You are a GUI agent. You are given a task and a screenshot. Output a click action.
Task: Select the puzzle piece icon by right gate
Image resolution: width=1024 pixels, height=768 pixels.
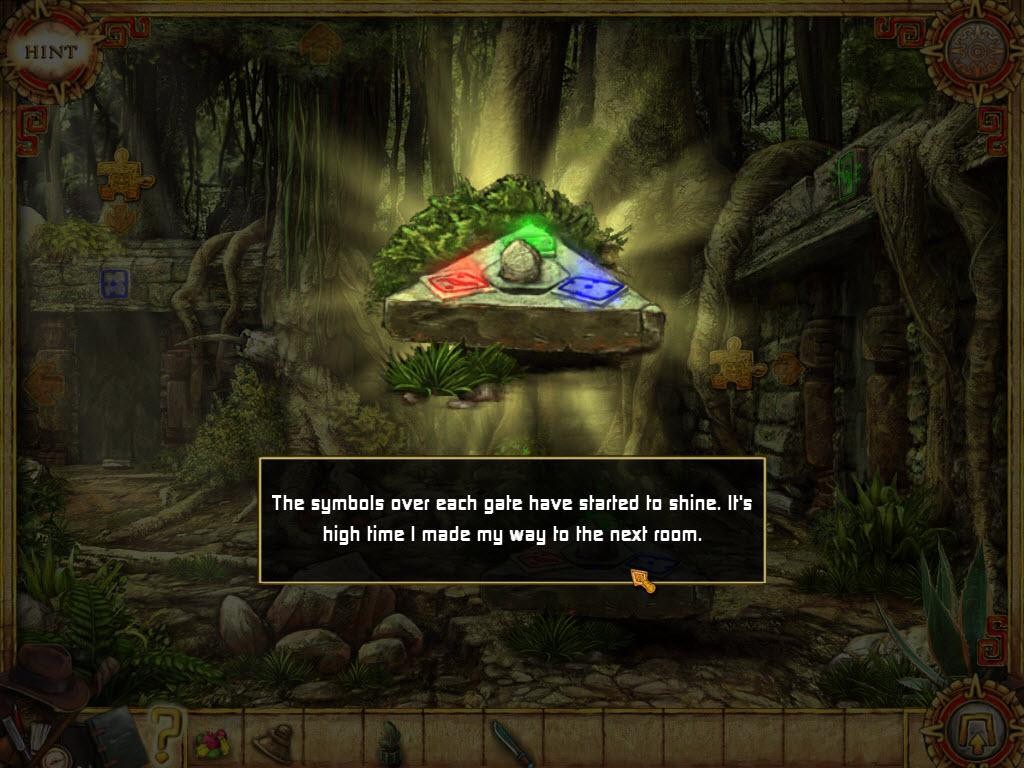click(x=737, y=364)
